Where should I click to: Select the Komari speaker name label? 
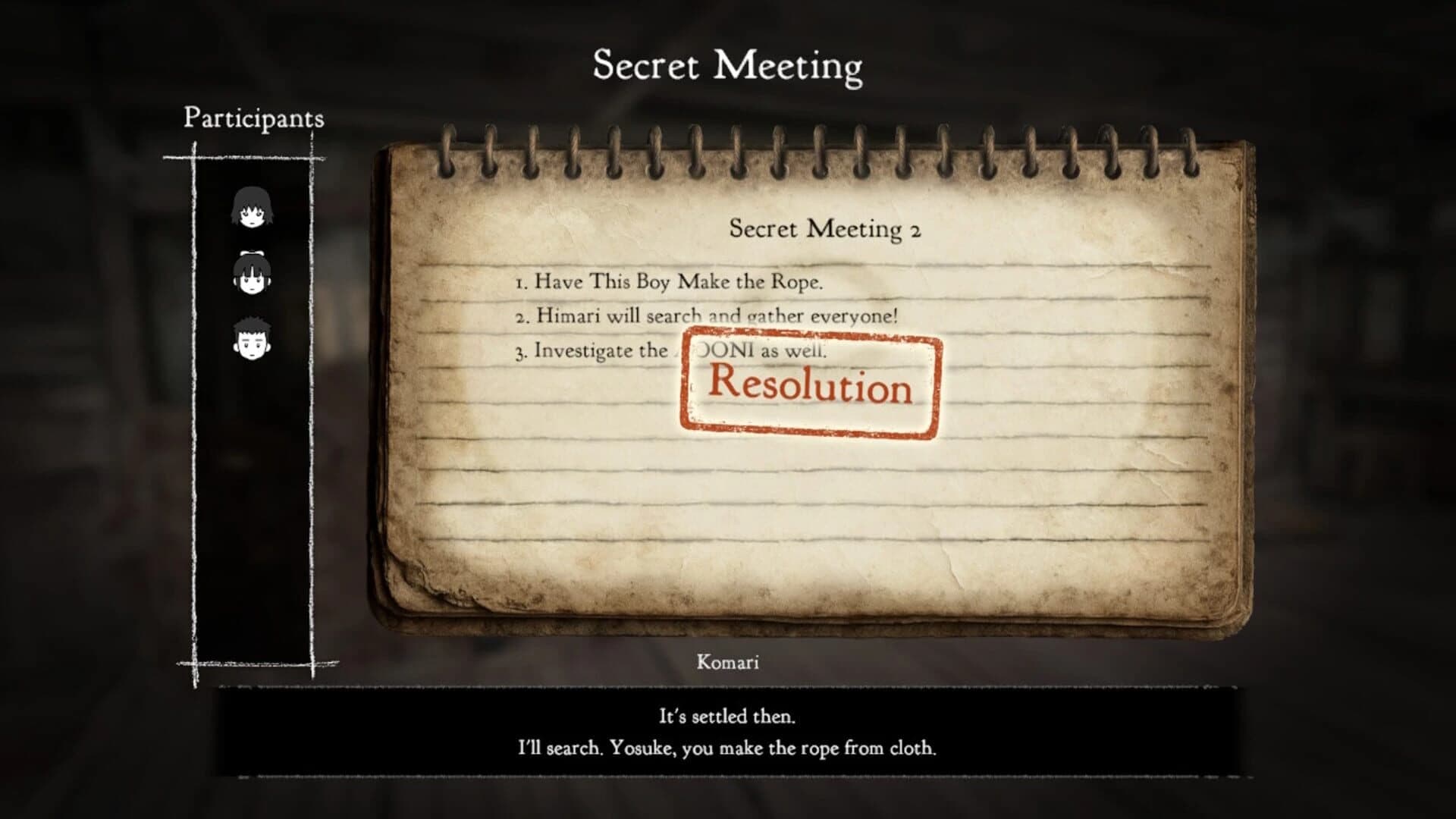pos(726,662)
